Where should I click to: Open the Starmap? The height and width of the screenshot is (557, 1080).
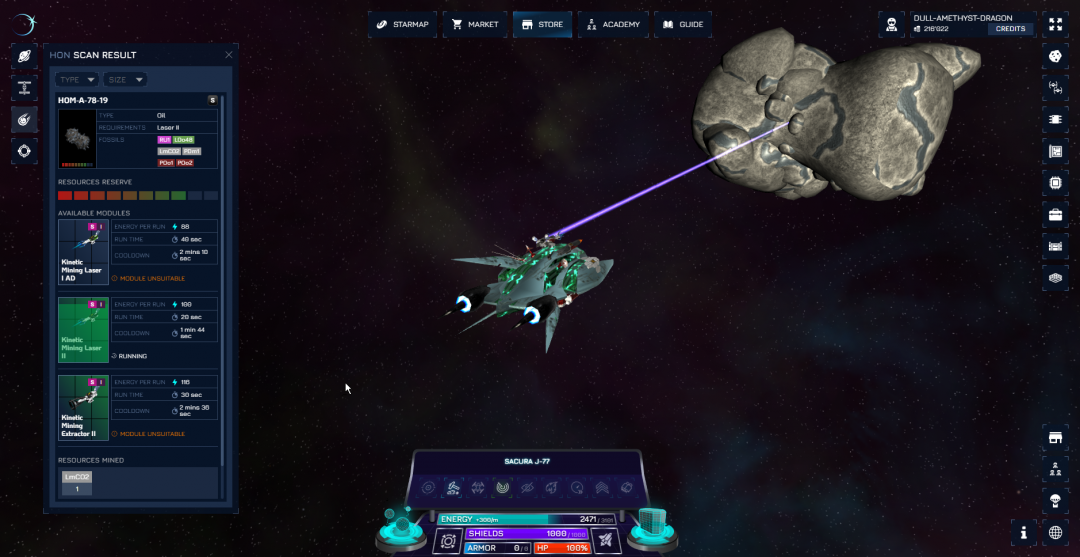coord(402,24)
